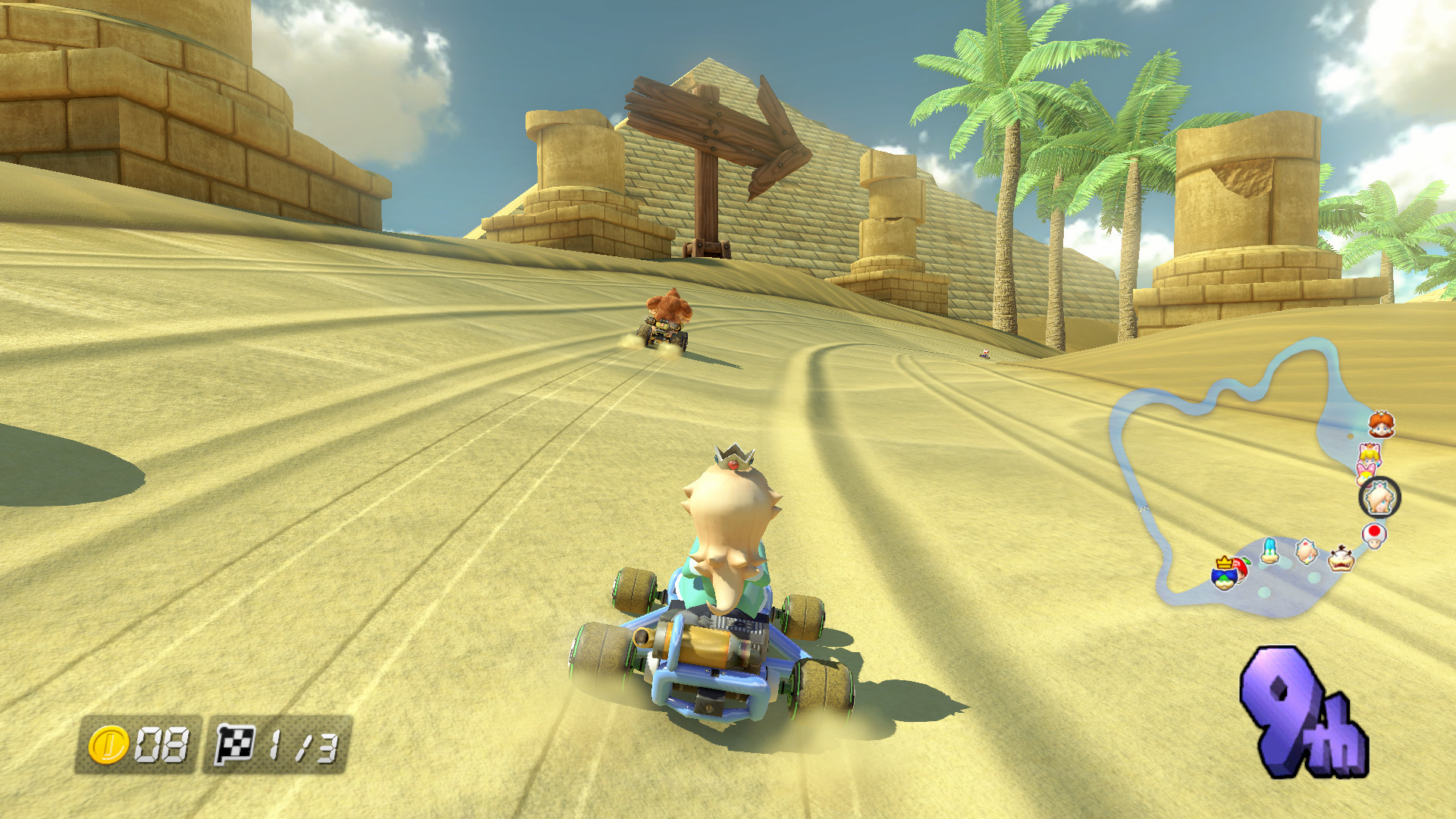Click Lemmy's icon on the minimap
This screenshot has width=1456, height=819.
point(1270,551)
